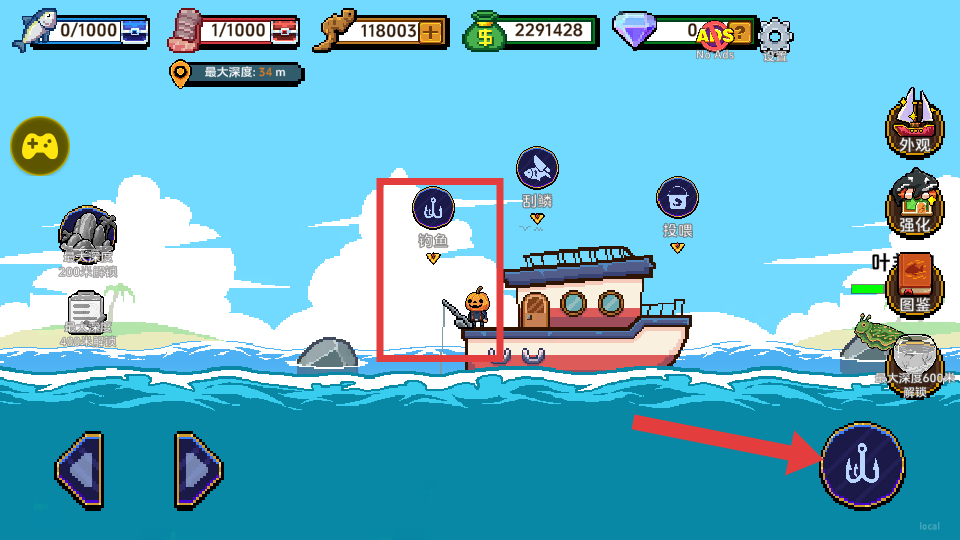Select the 投喂 feeding station icon

677,197
